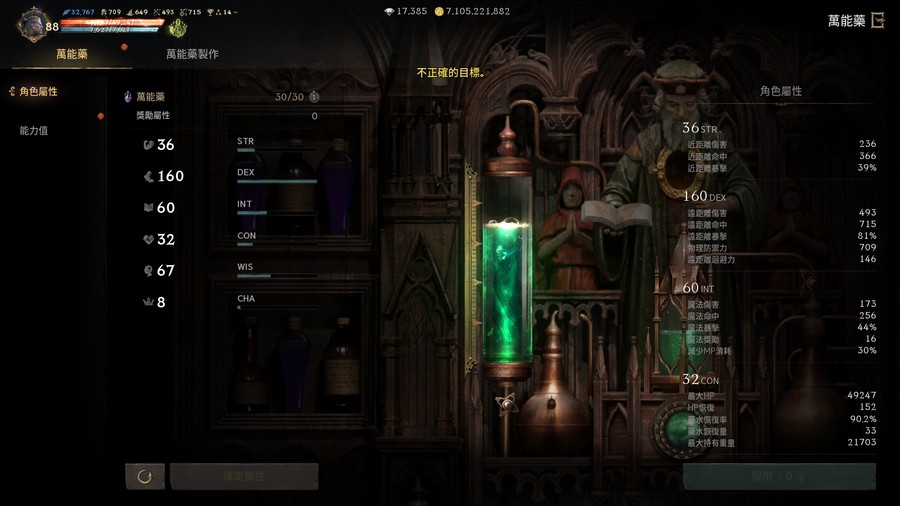Image resolution: width=900 pixels, height=506 pixels.
Task: Click the circular reset arrow button
Action: pos(145,476)
